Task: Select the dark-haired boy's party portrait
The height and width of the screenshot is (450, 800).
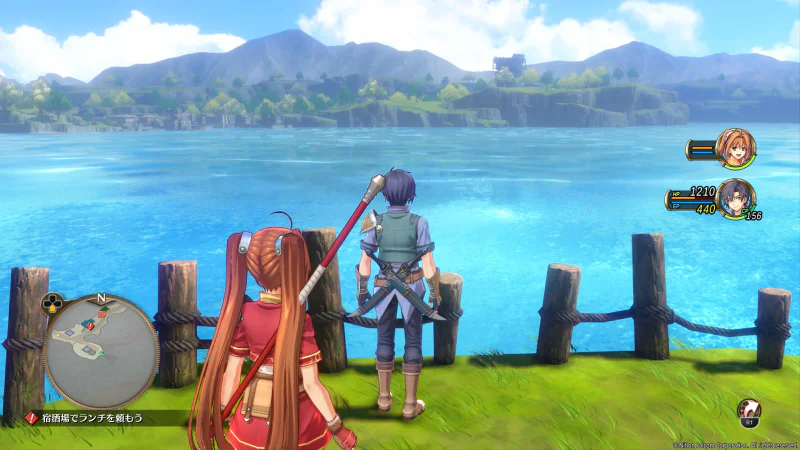Action: (x=735, y=197)
